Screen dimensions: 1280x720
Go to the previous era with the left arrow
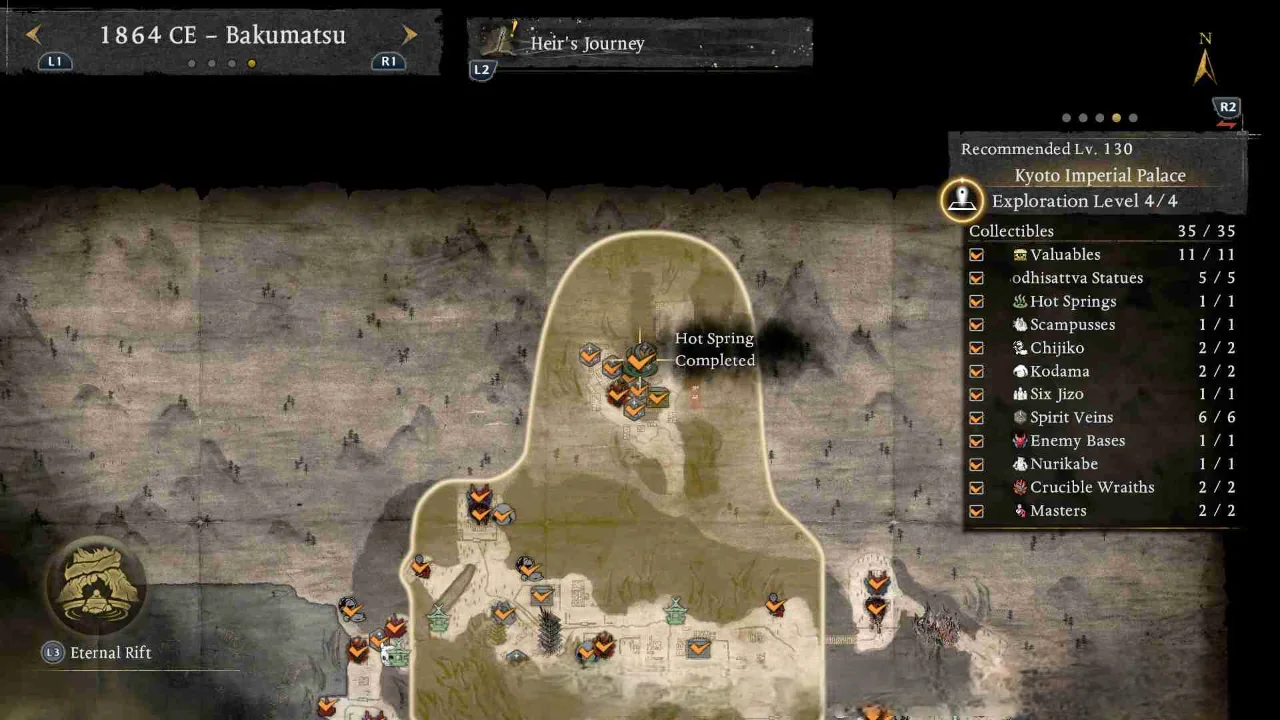(x=33, y=35)
